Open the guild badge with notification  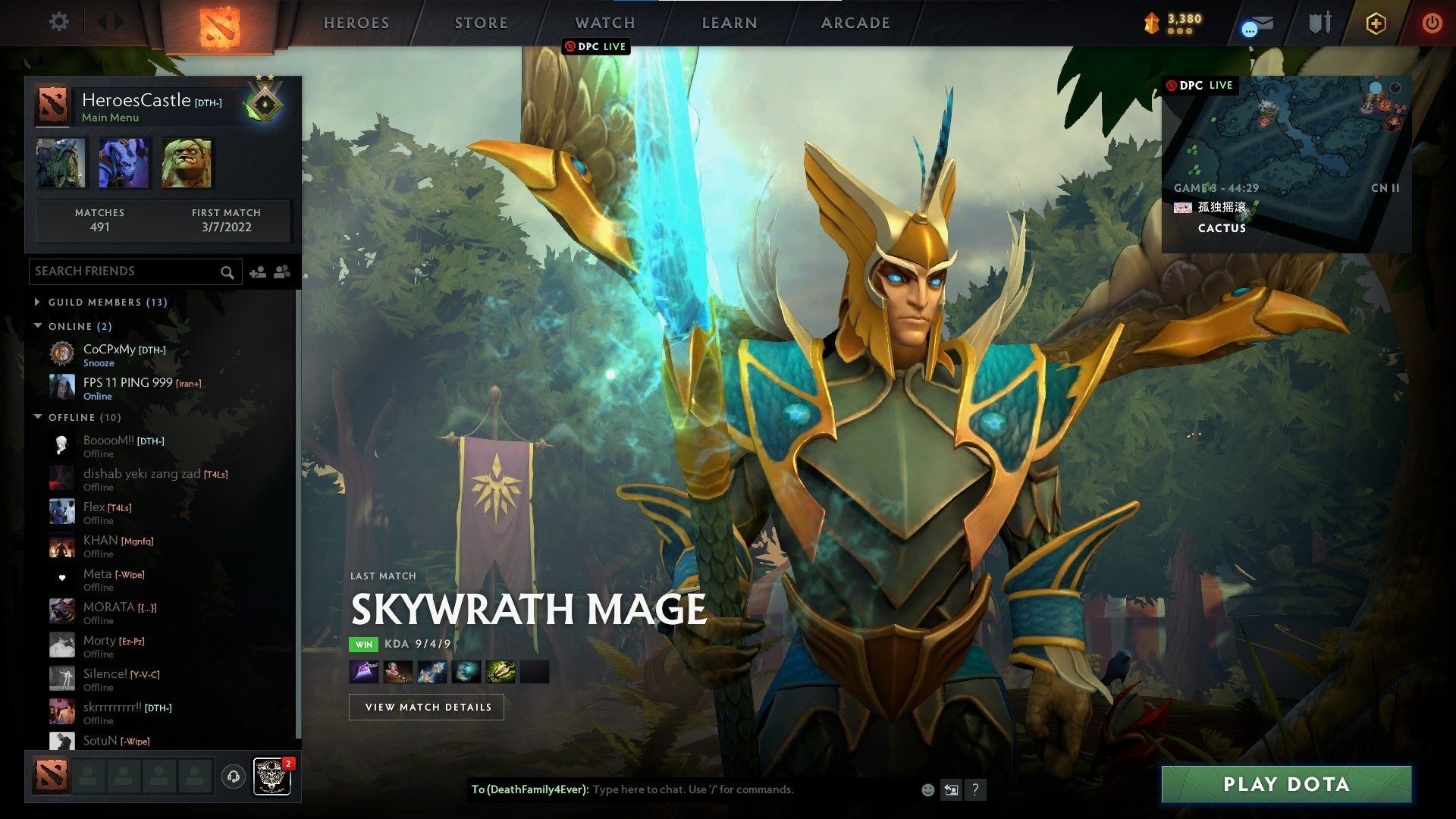pyautogui.click(x=271, y=775)
